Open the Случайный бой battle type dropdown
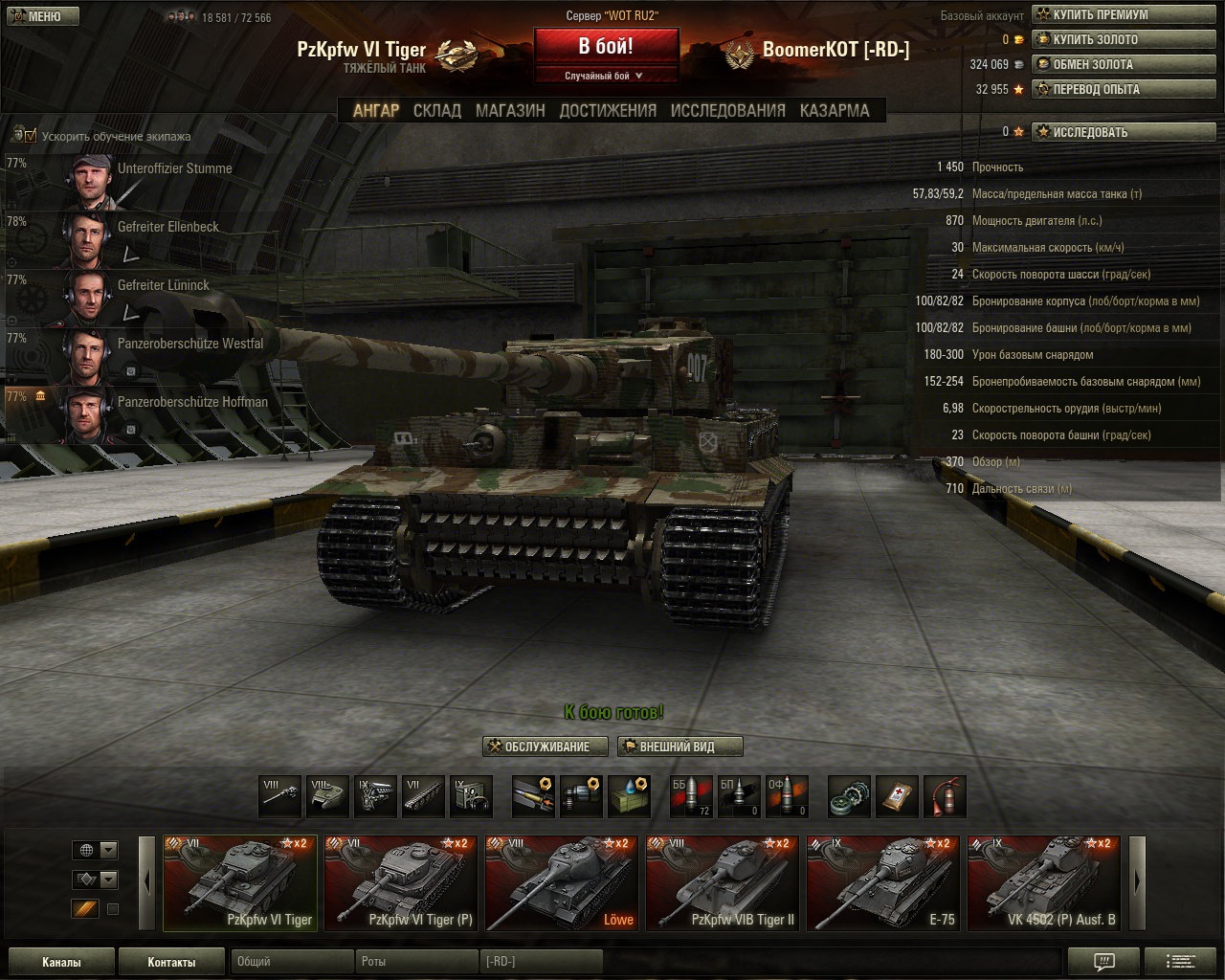Screen dimensions: 1225x980 click(x=605, y=76)
